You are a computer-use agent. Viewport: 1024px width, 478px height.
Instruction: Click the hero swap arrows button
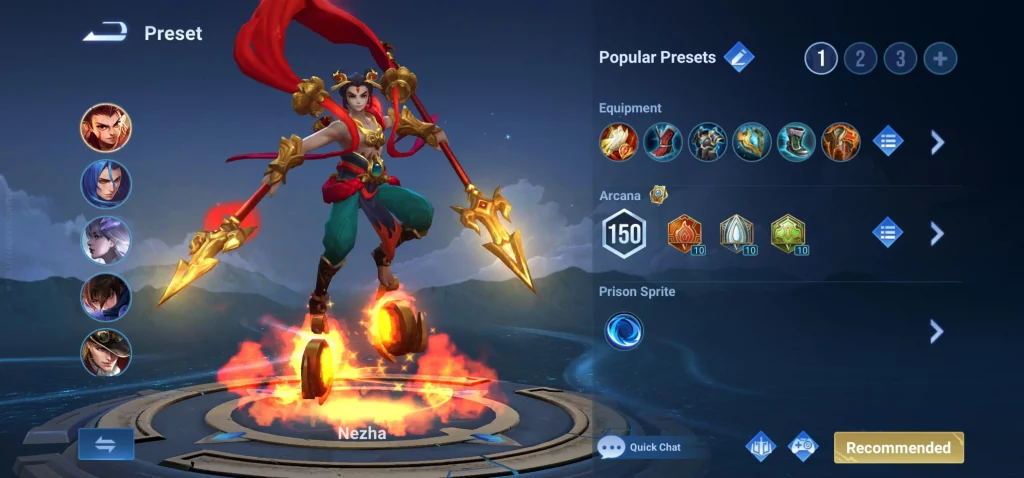[x=106, y=444]
